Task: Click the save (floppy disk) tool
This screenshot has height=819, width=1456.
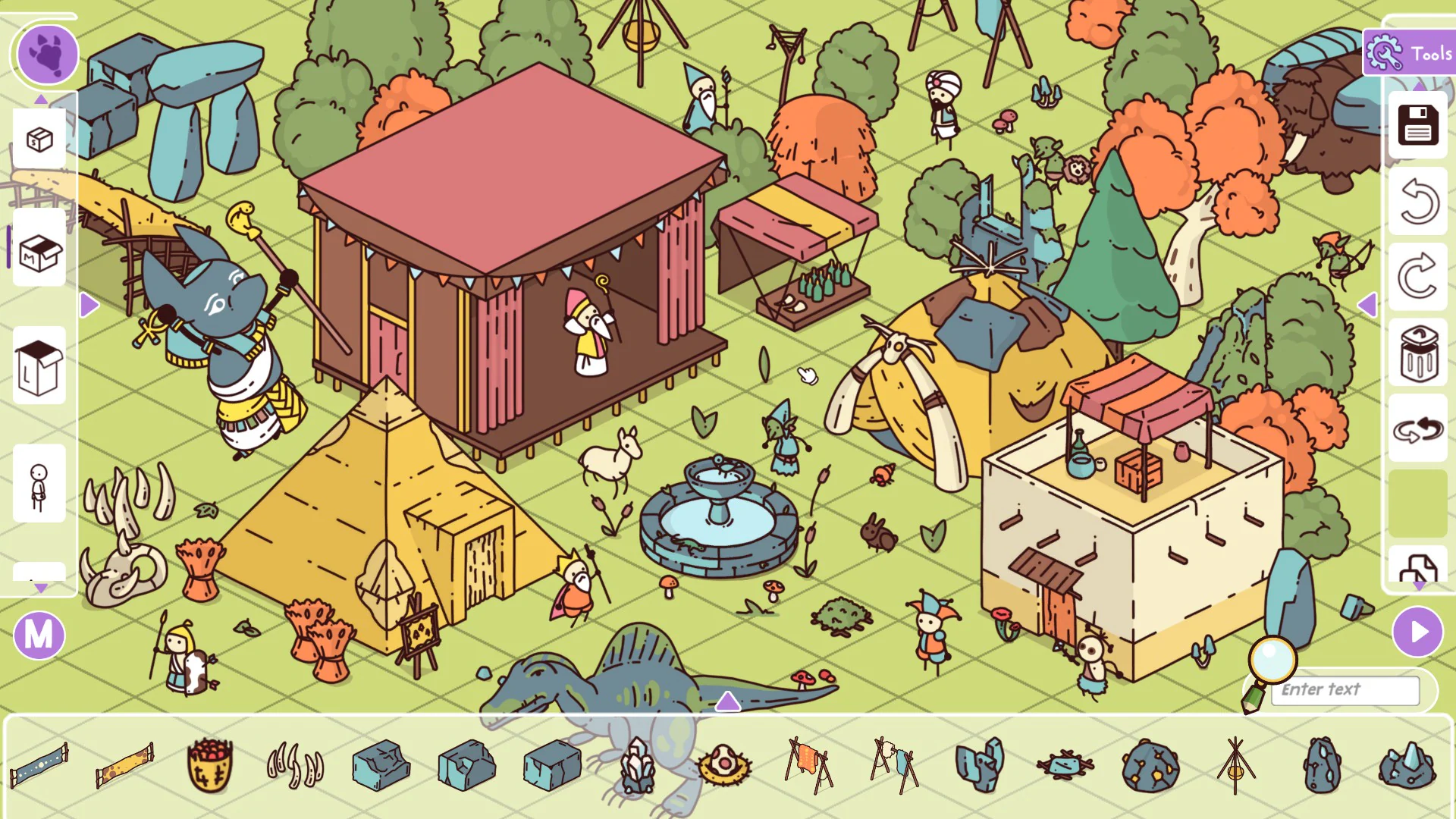Action: click(1417, 126)
